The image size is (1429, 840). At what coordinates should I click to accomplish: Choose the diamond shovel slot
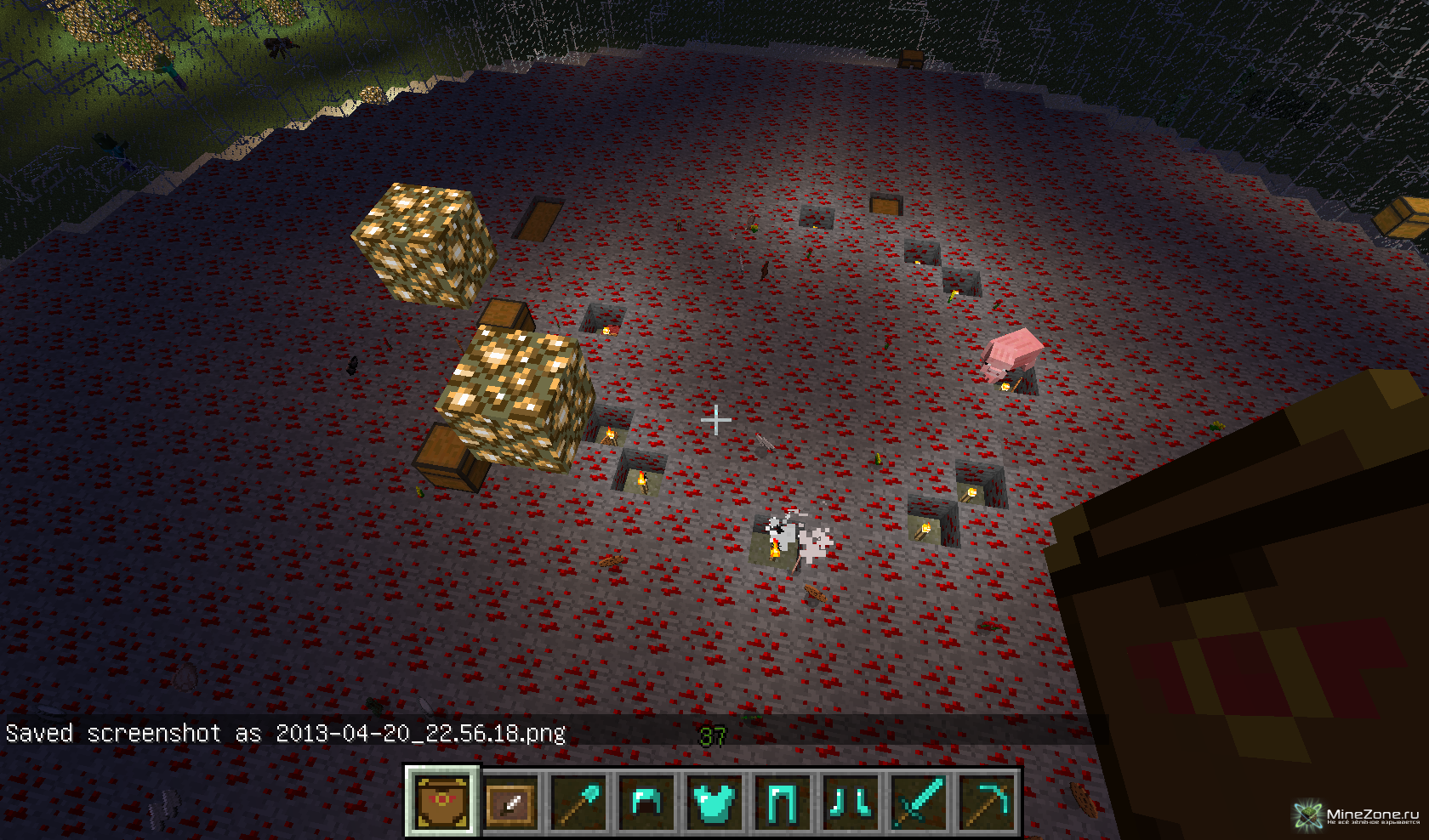(578, 802)
